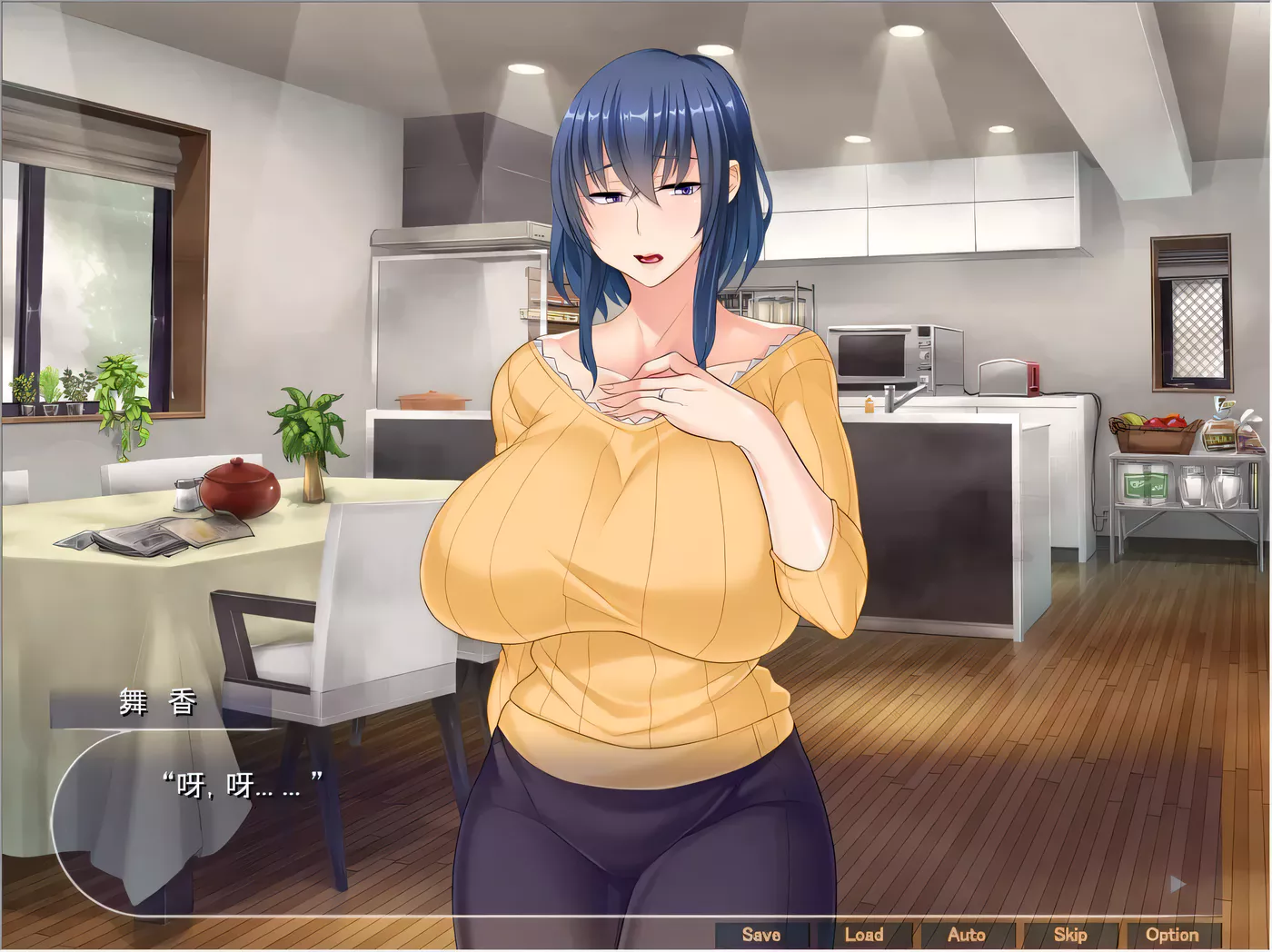Click the Save button

[761, 934]
